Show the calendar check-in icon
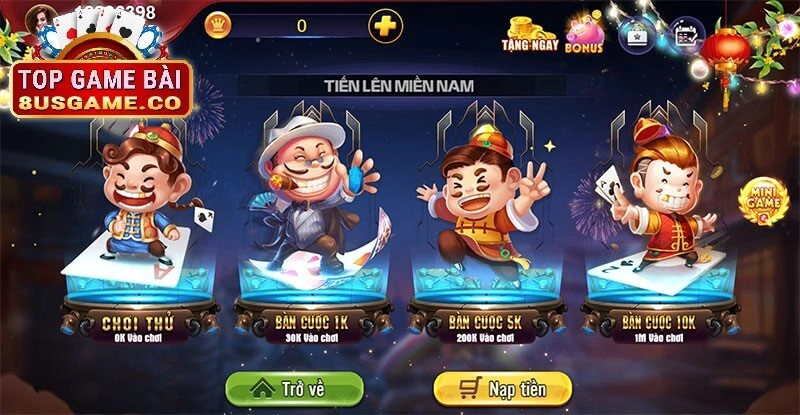800x415 pixels. (x=687, y=34)
